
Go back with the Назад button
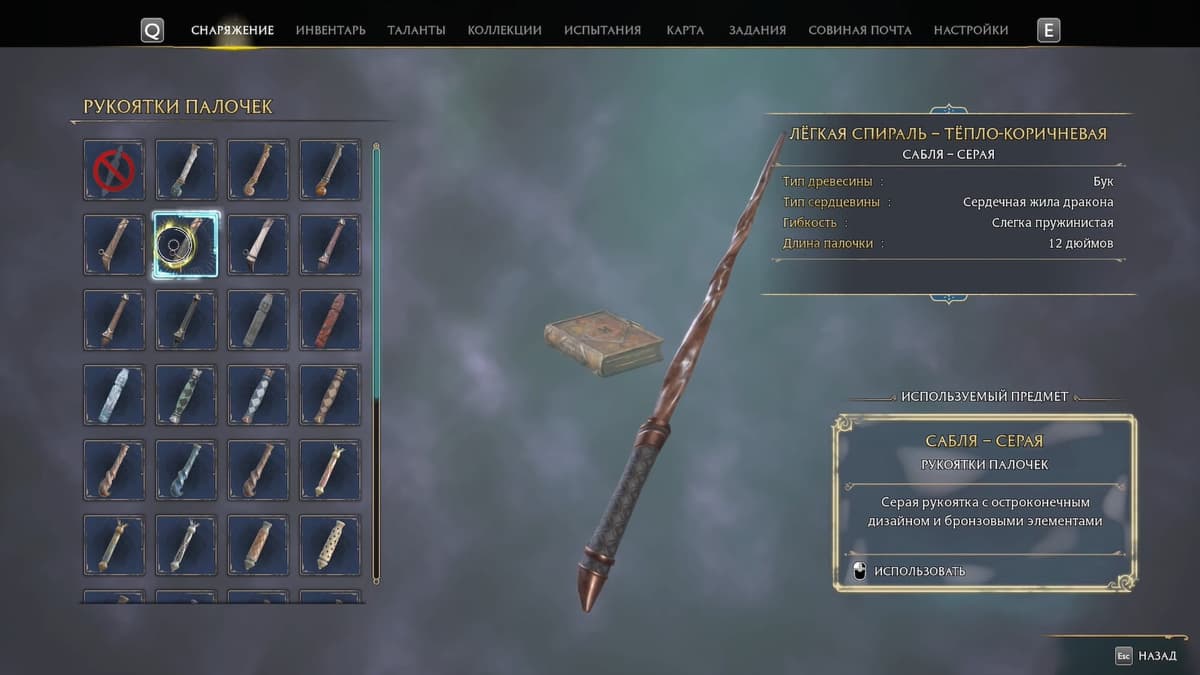coord(1147,656)
